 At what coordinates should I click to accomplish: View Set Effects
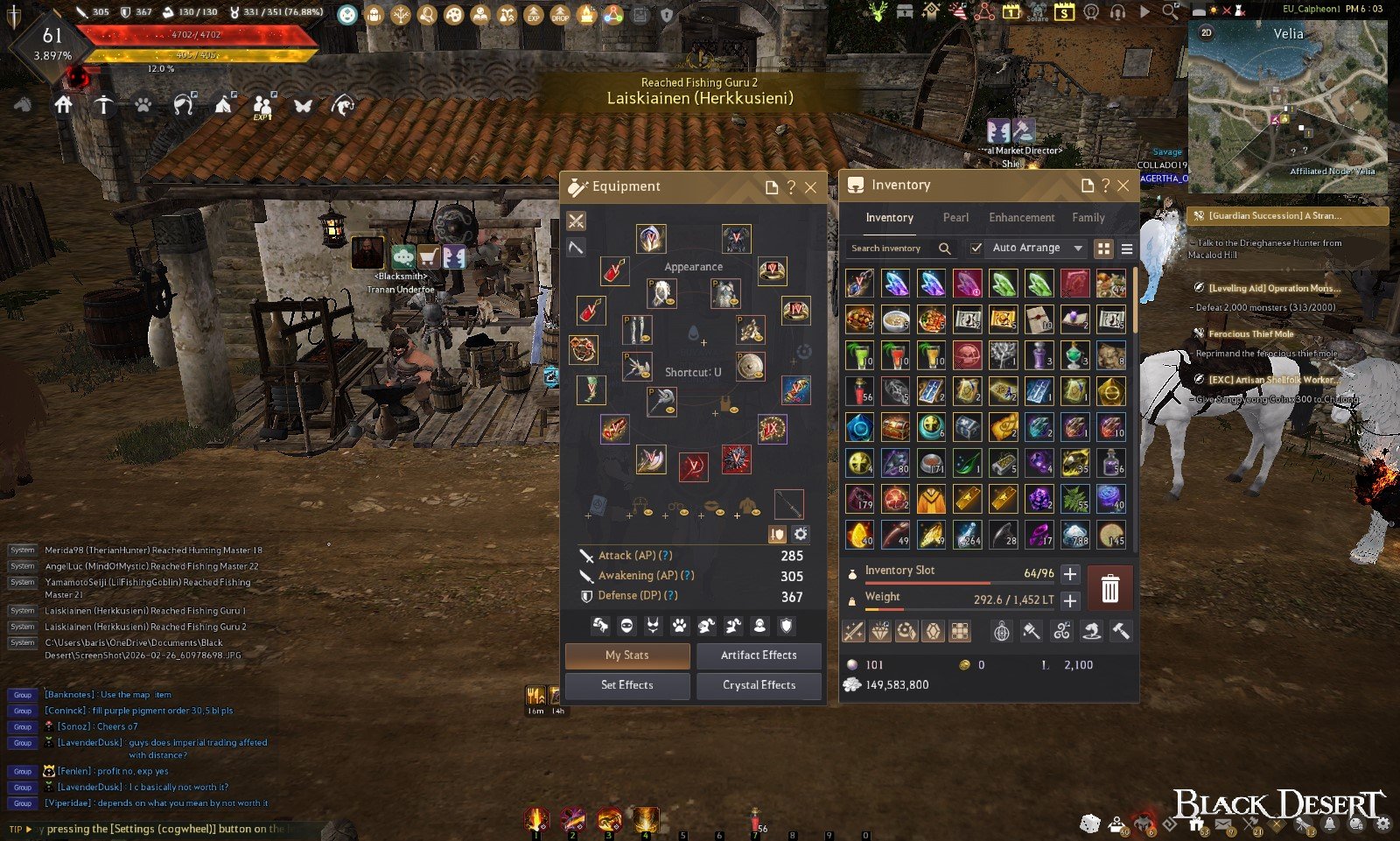tap(627, 685)
